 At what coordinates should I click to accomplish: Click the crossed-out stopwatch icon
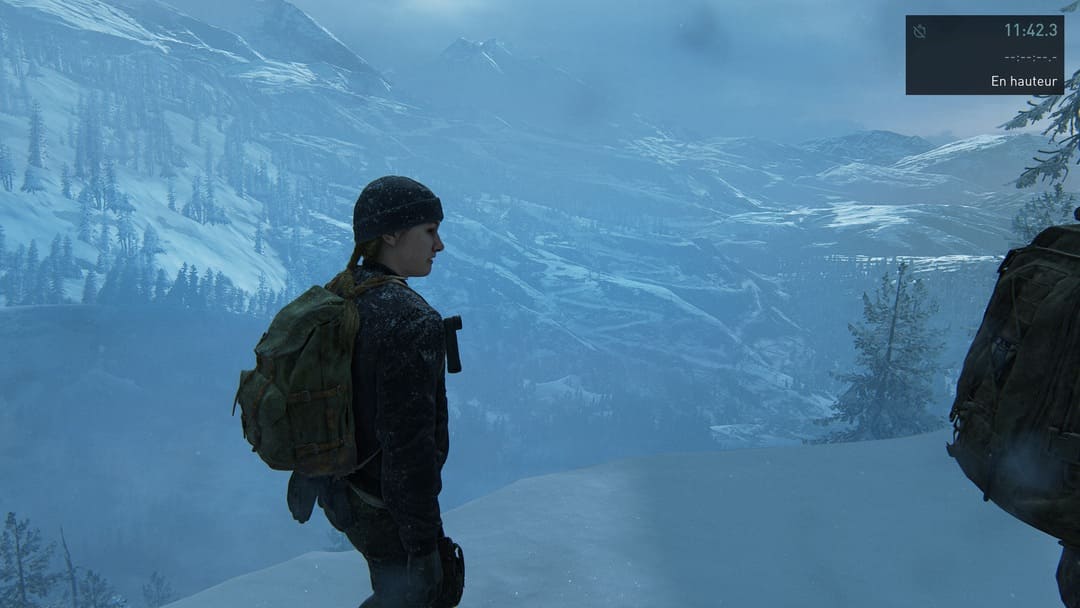920,31
